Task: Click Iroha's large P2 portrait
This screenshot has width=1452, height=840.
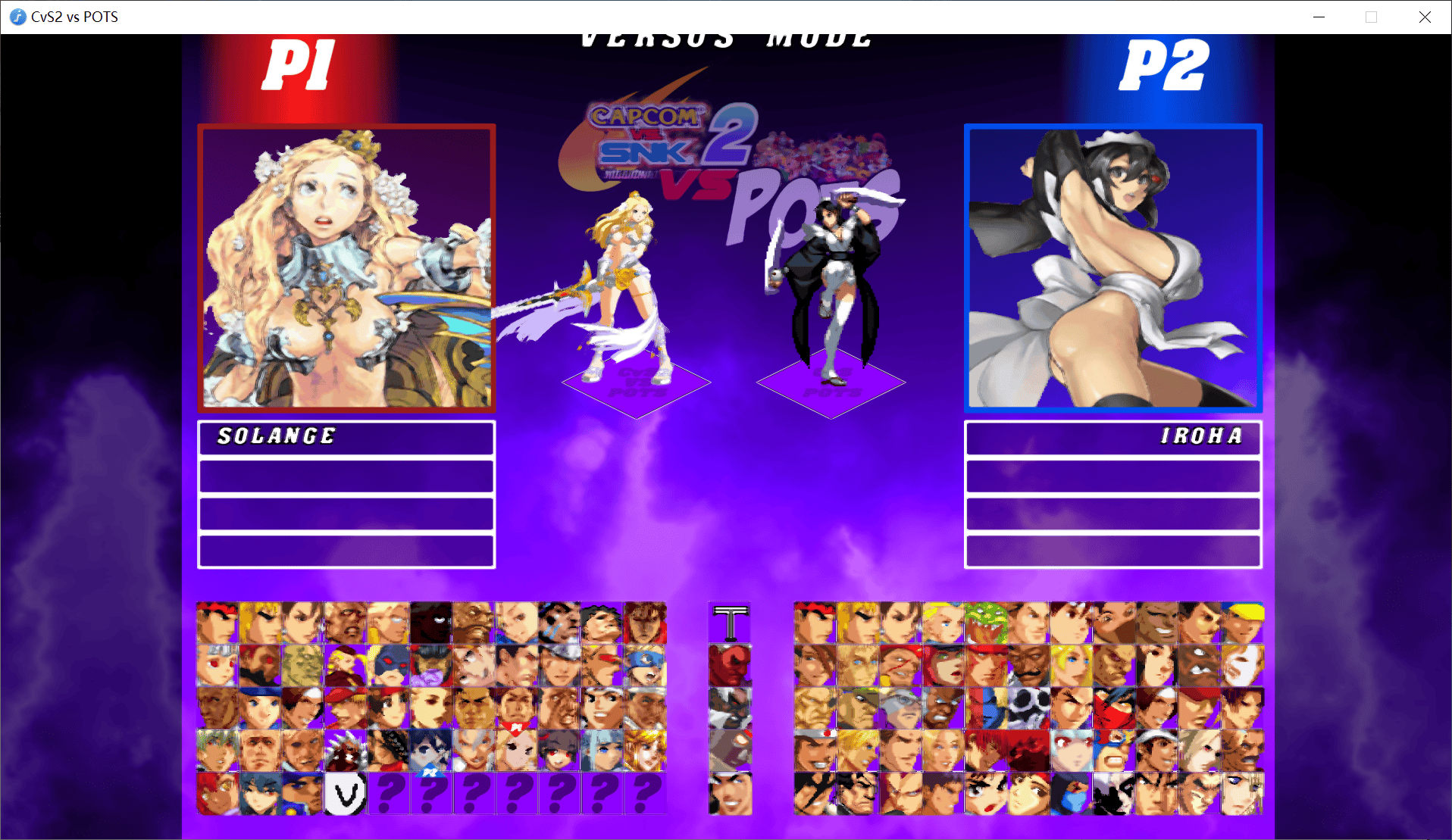Action: click(1112, 269)
